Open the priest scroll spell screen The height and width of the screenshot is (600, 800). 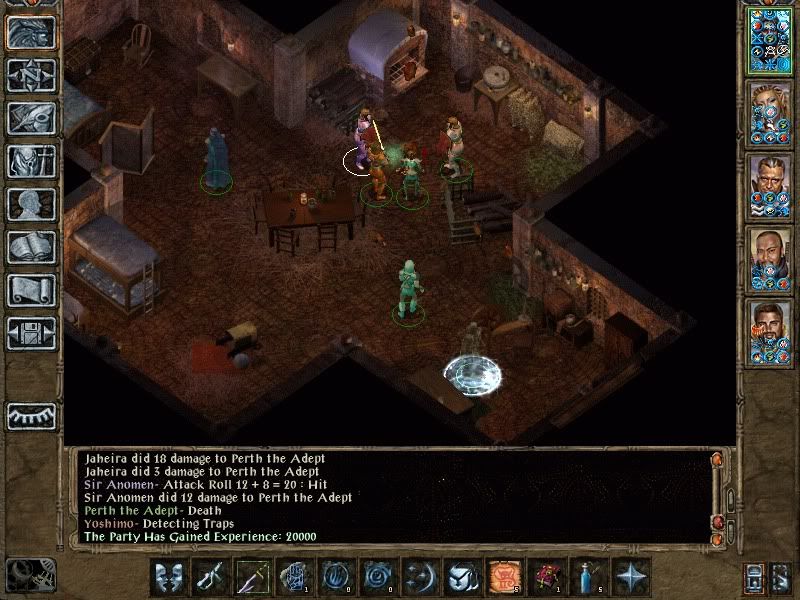[31, 290]
